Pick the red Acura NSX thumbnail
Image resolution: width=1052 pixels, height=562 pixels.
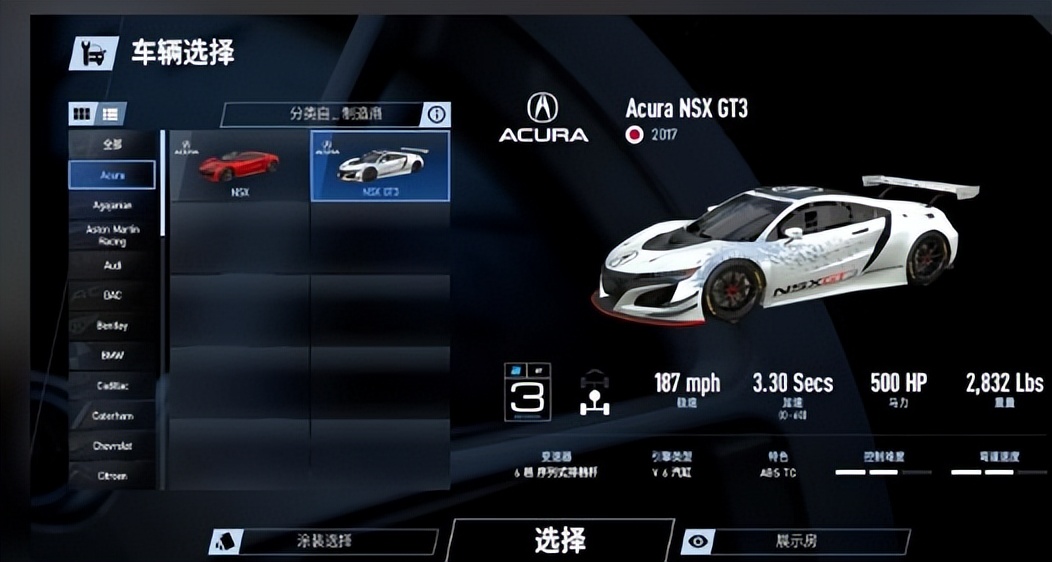pos(240,166)
